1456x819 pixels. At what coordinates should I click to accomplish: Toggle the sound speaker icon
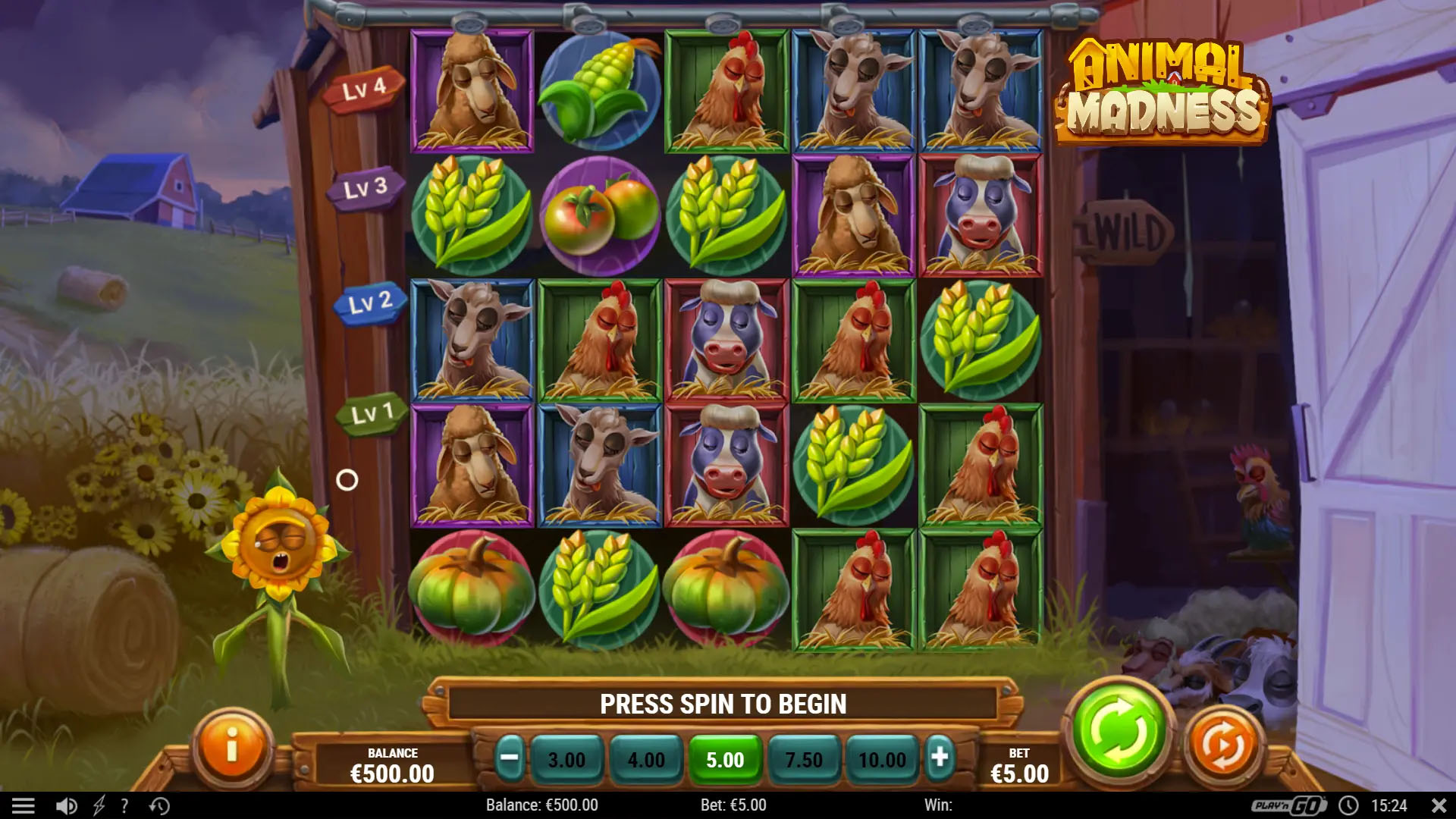67,805
